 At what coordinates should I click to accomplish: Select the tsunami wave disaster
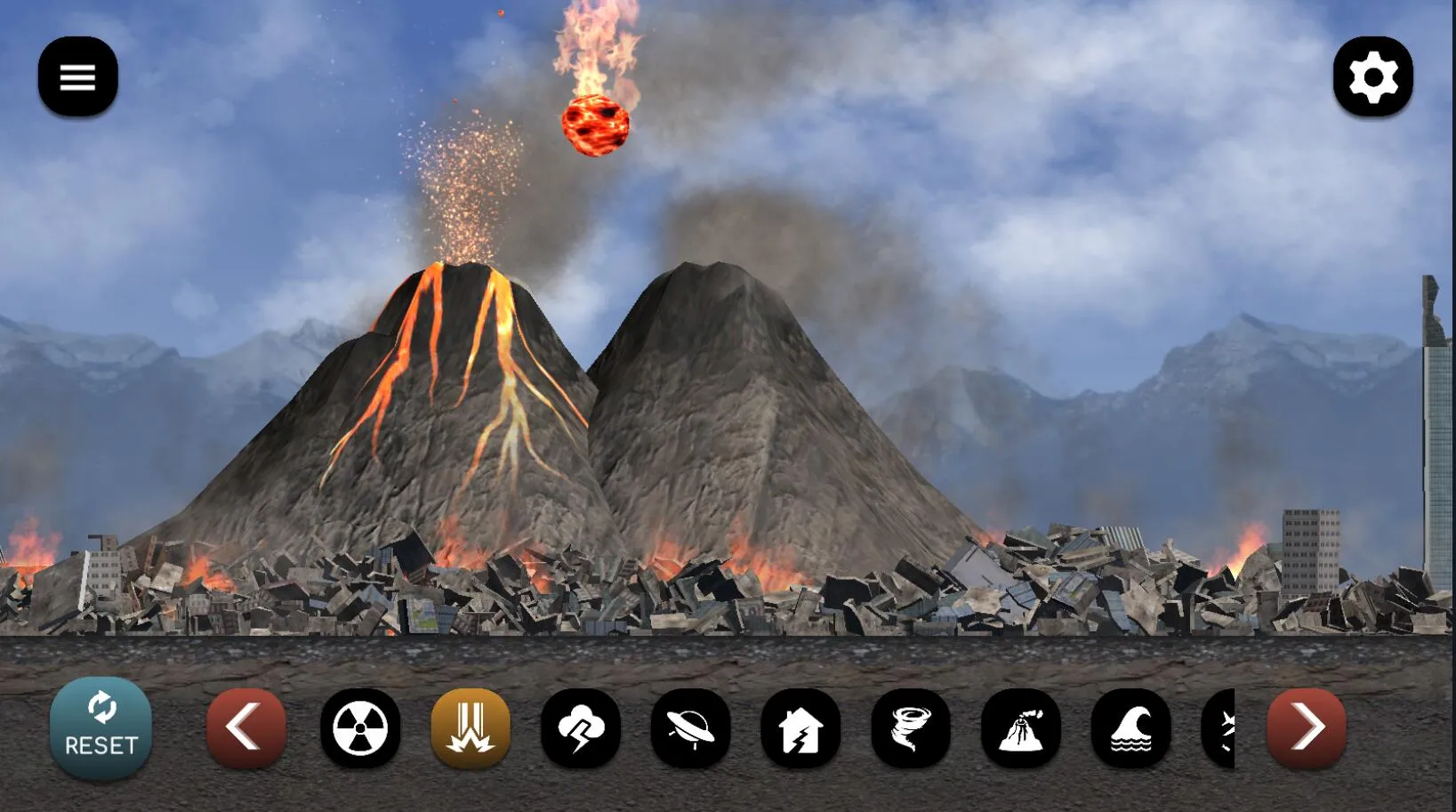tap(1130, 728)
